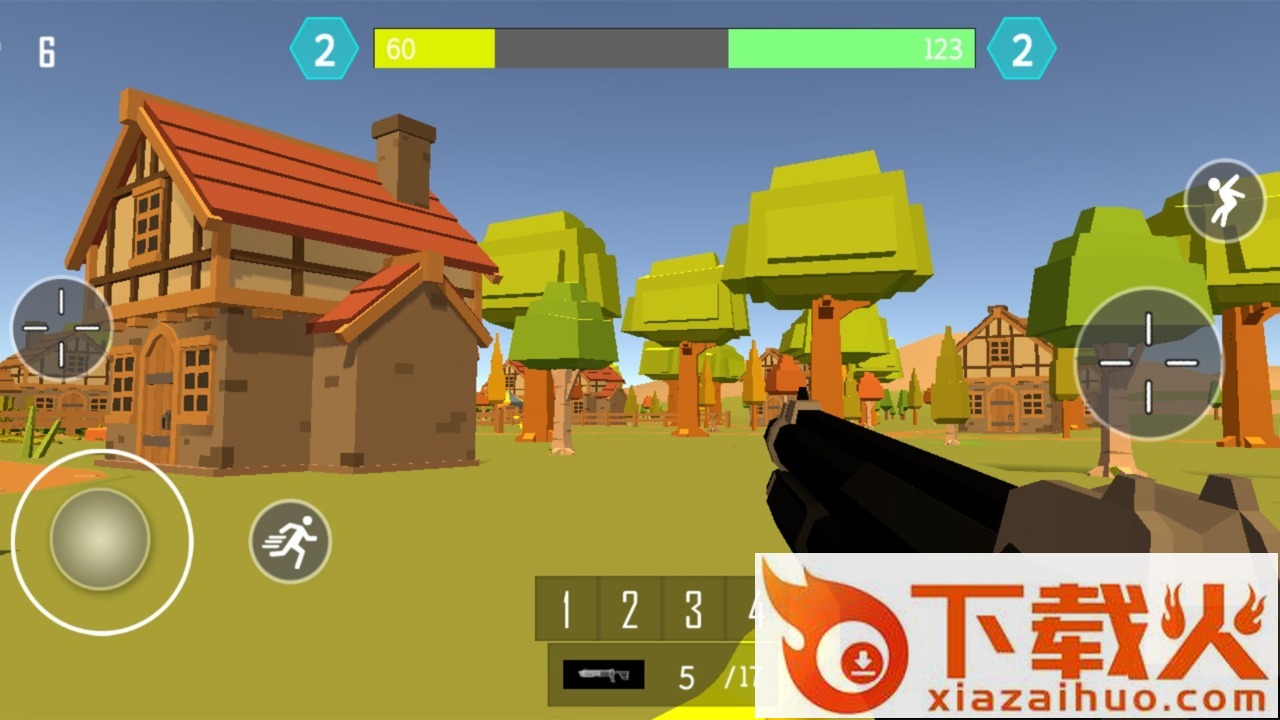Activate the jump button
Viewport: 1280px width, 720px height.
click(1224, 200)
